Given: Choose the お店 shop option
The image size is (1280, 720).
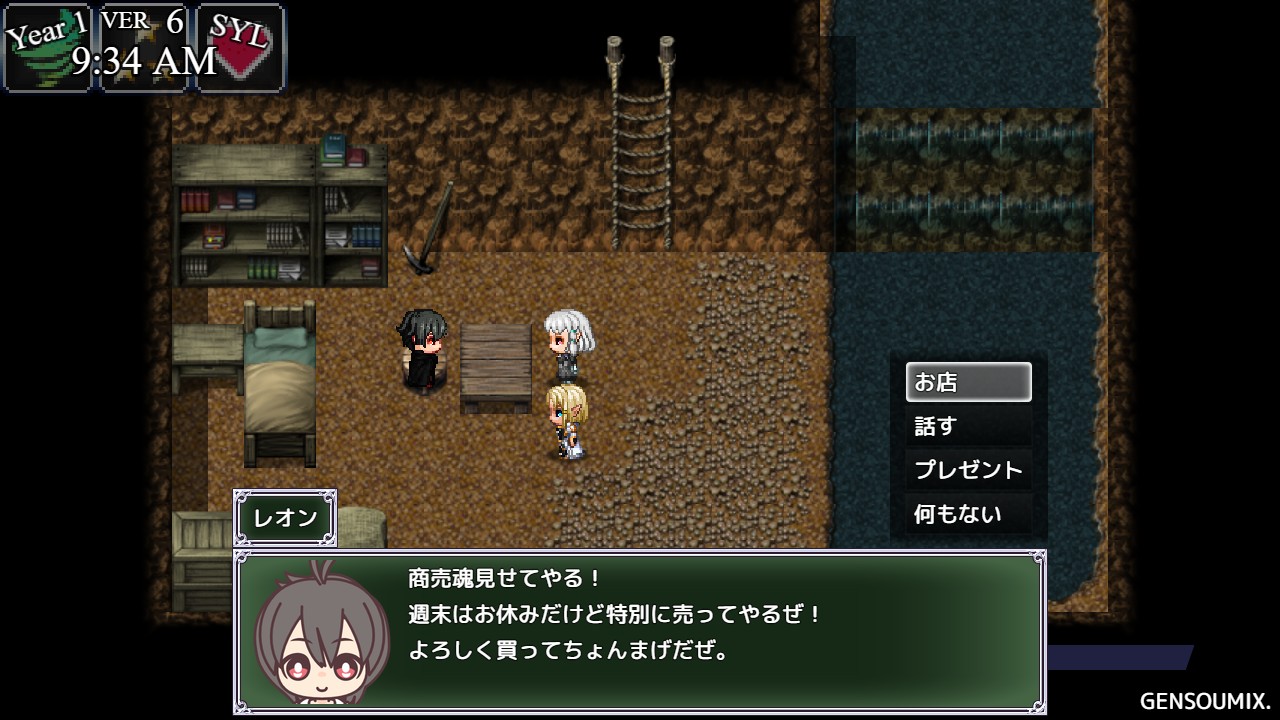Looking at the screenshot, I should pos(968,382).
